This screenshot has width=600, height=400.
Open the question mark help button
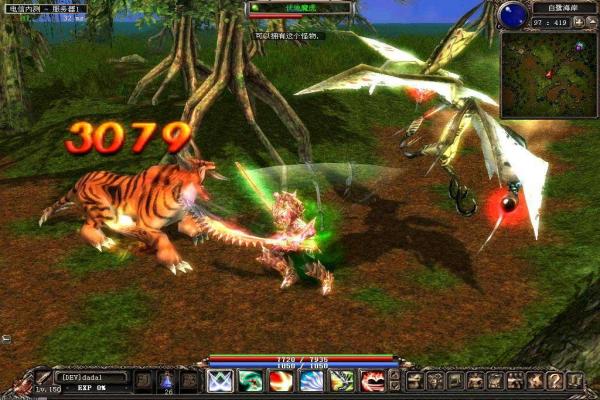[554, 380]
